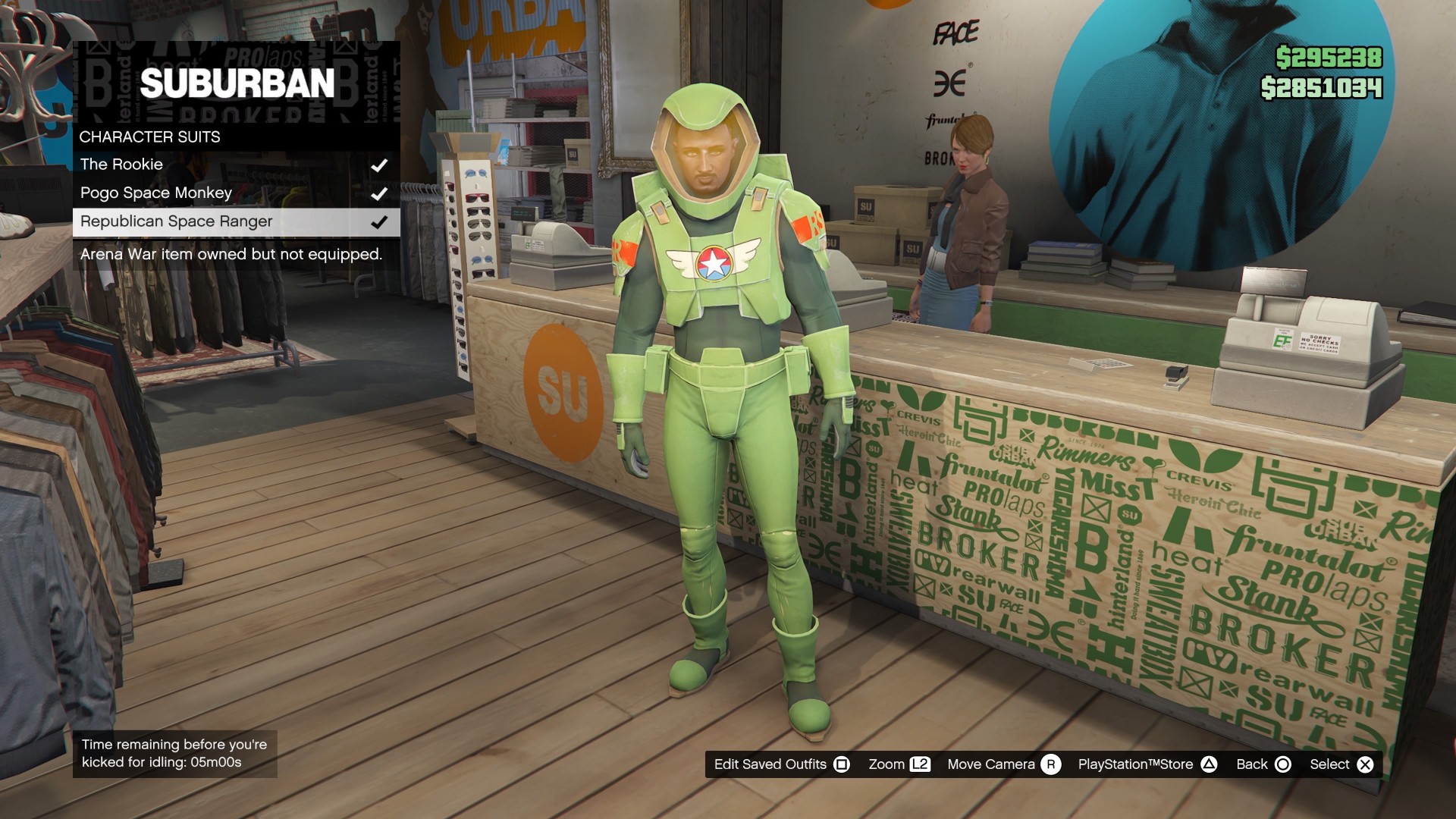Select the Republican Space Ranger menu entry
1456x819 pixels.
176,221
